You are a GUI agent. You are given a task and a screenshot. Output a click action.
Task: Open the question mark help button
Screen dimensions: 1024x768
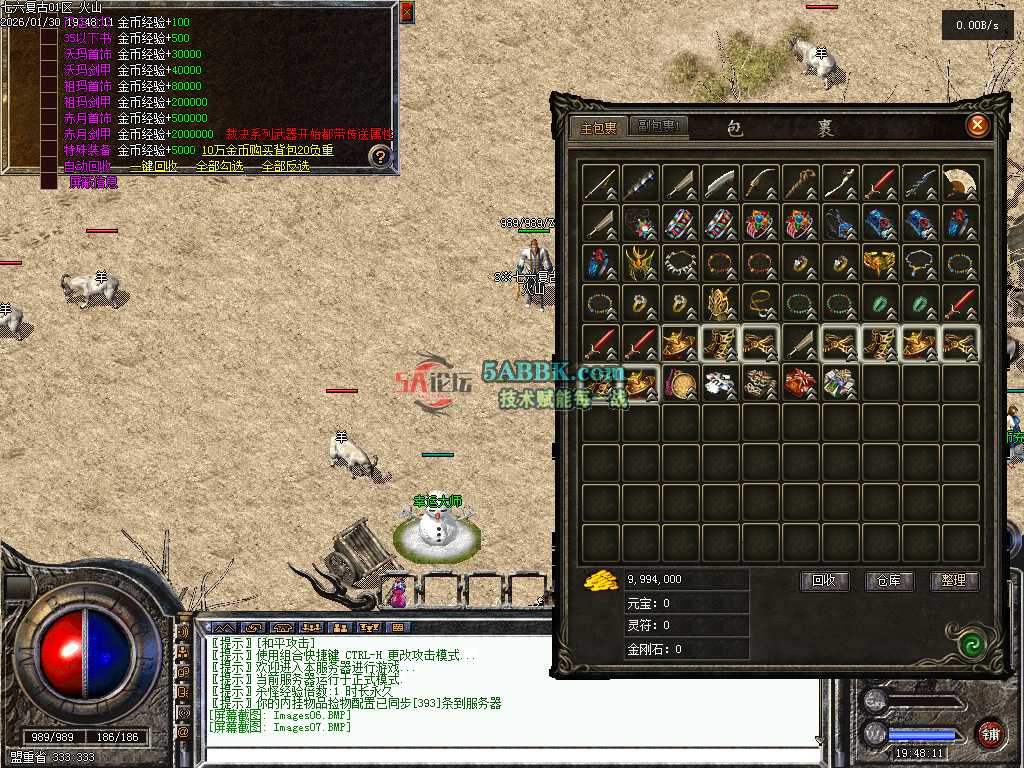(379, 156)
